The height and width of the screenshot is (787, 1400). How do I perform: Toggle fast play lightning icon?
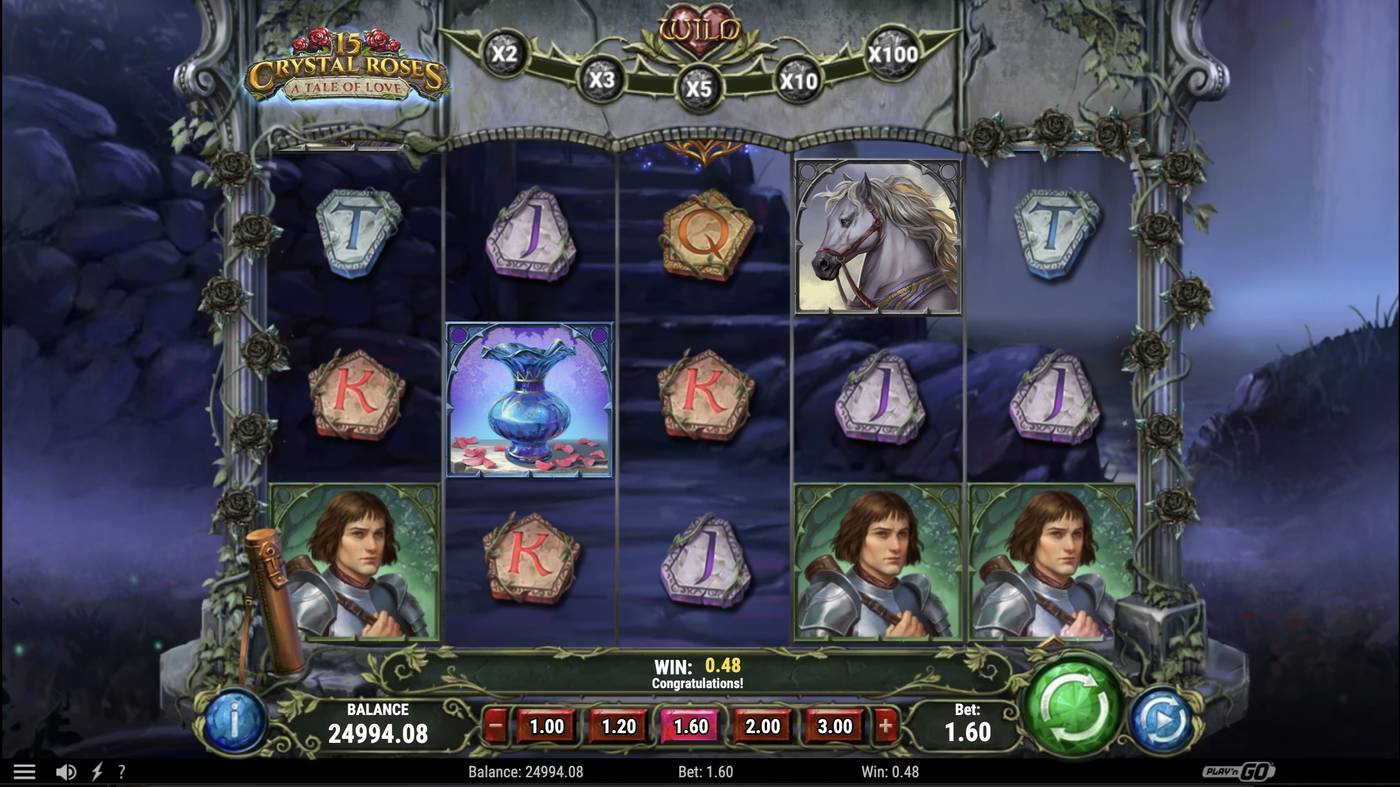point(97,772)
